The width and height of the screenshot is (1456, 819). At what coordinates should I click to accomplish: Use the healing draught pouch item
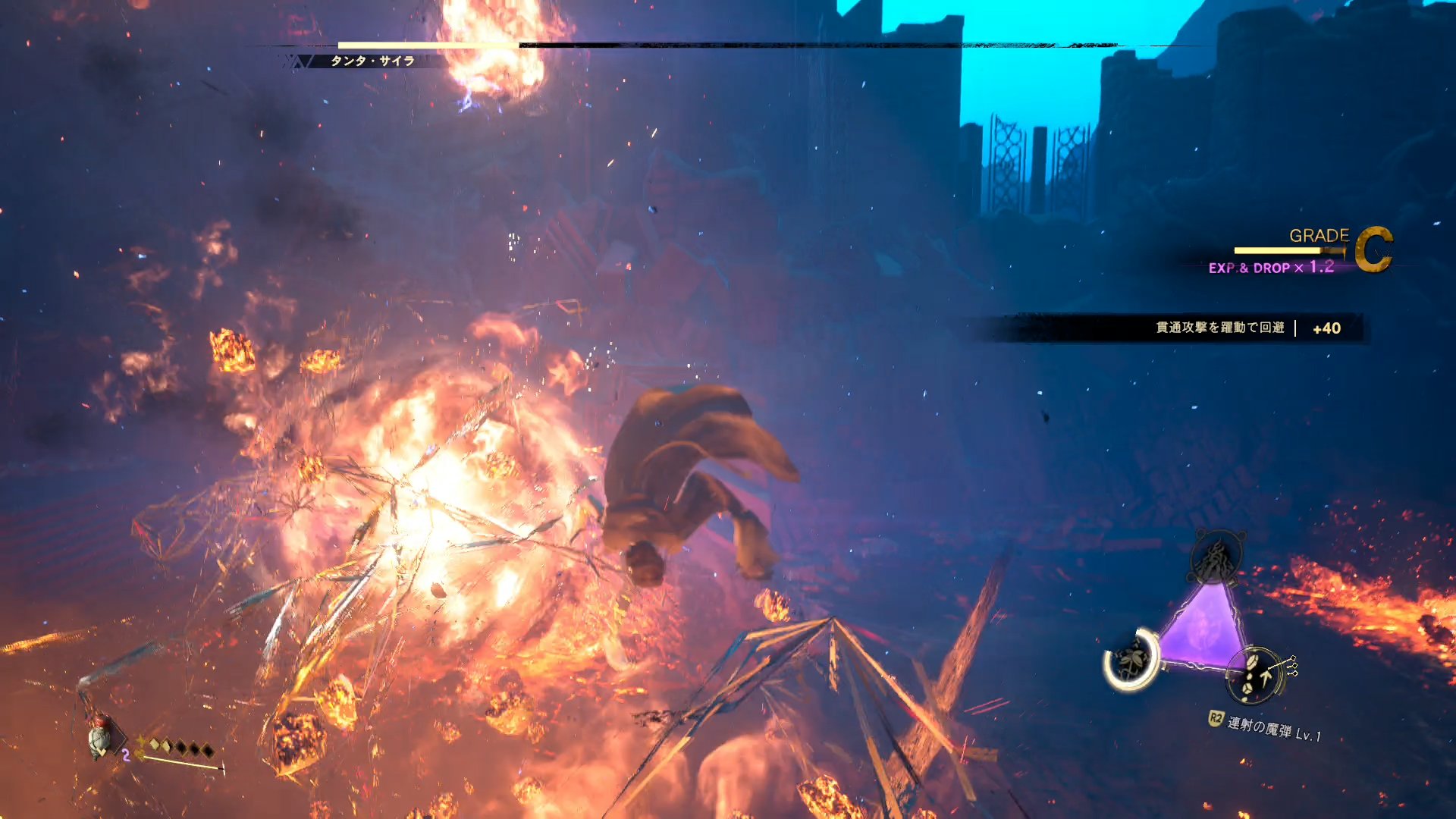100,736
